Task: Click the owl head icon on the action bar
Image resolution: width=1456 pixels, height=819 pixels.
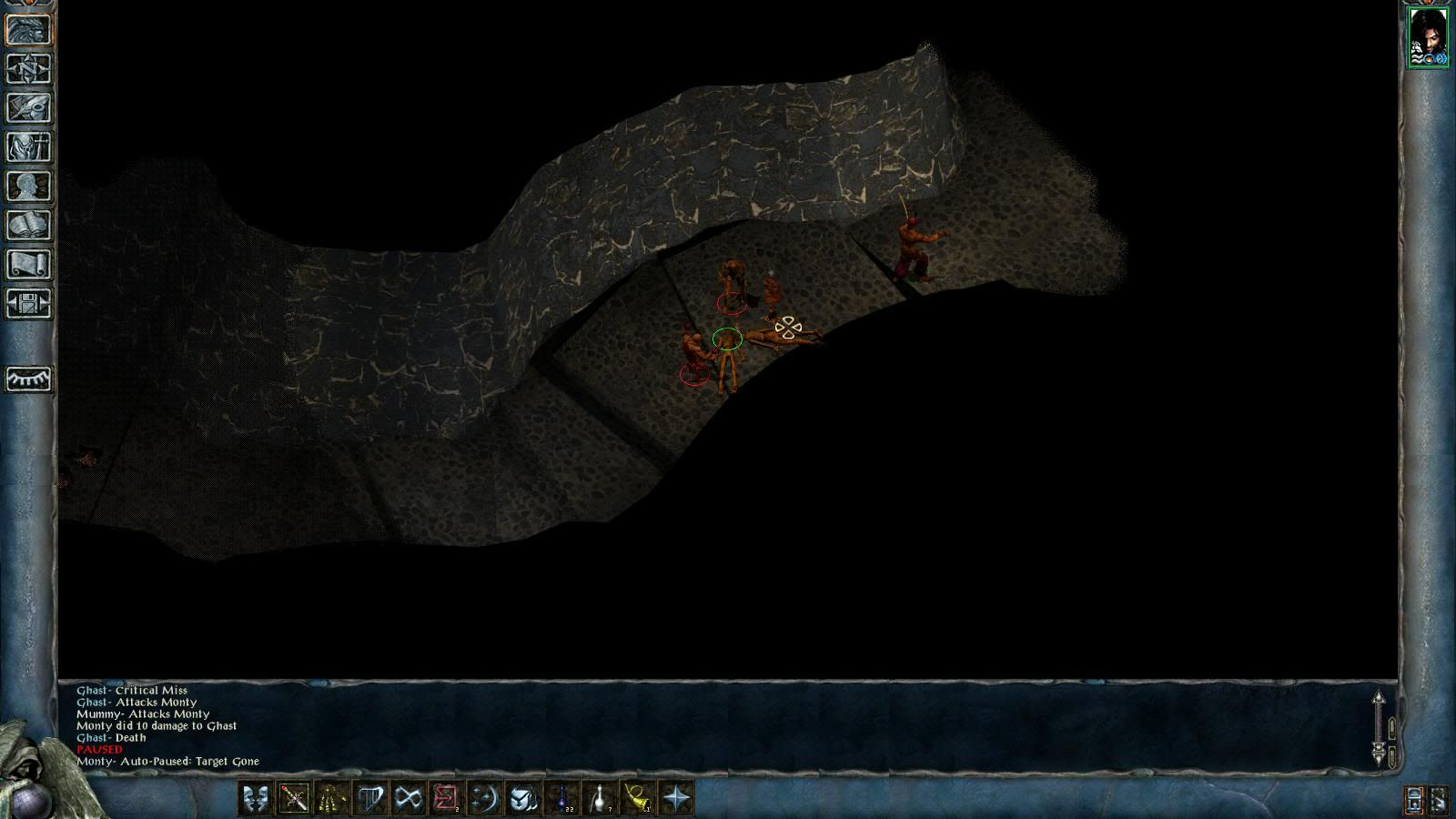Action: tap(523, 798)
